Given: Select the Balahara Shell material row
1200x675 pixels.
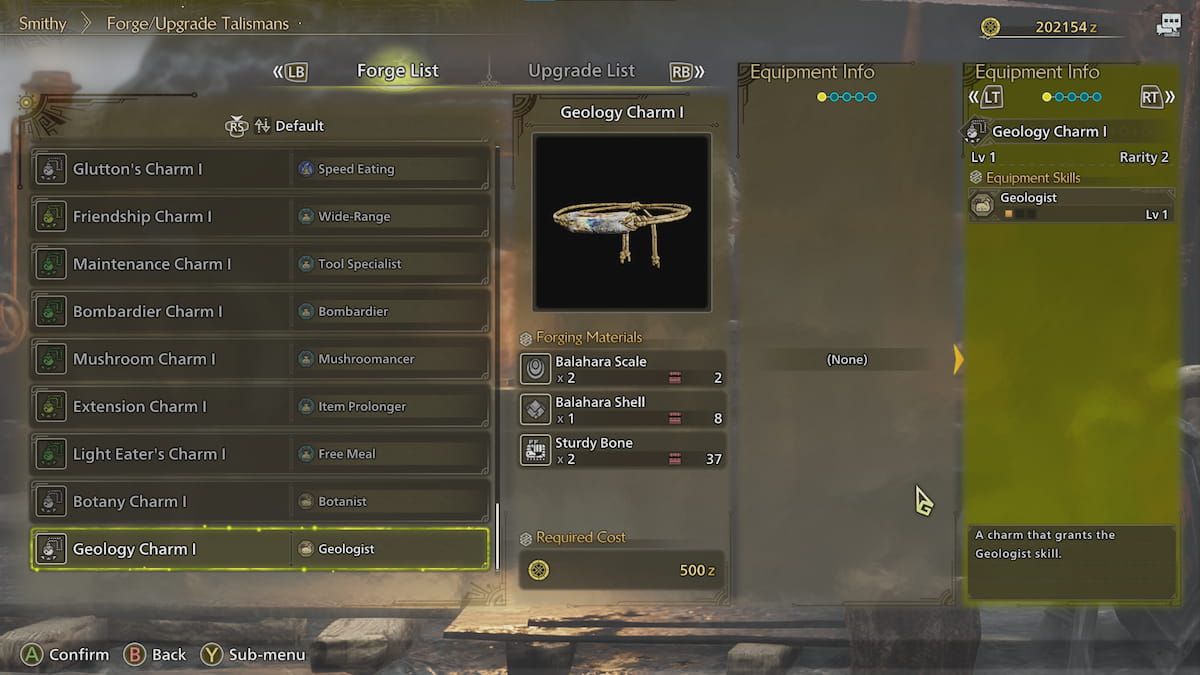Looking at the screenshot, I should coord(622,410).
